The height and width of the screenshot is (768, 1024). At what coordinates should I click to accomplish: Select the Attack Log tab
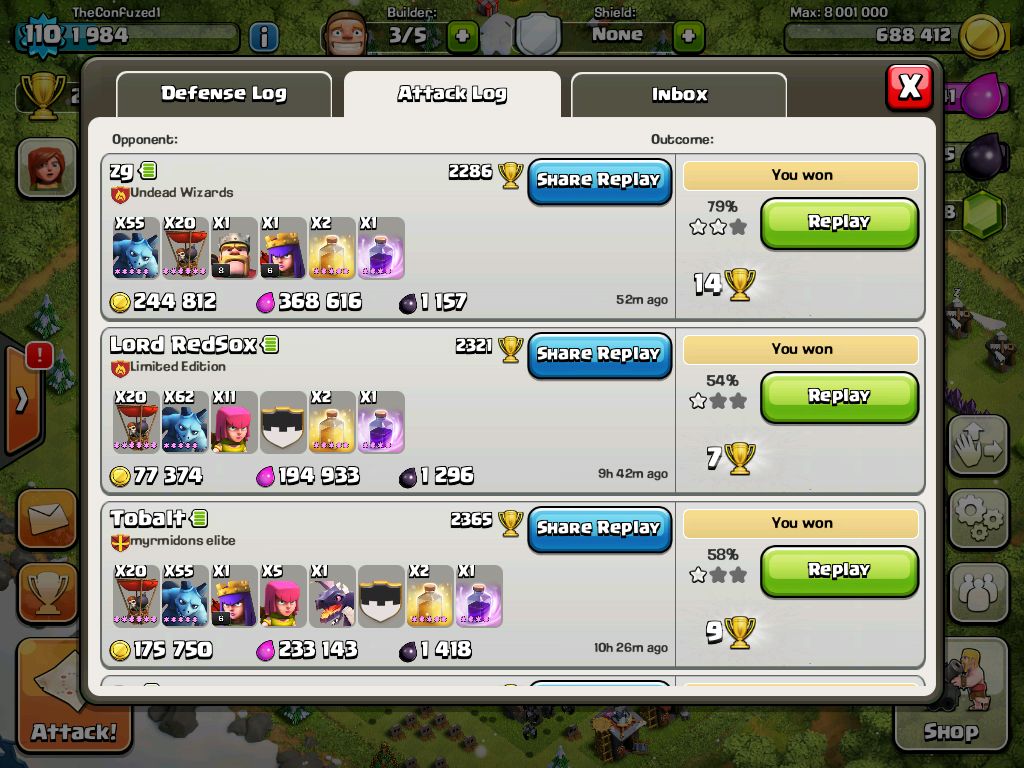point(452,94)
